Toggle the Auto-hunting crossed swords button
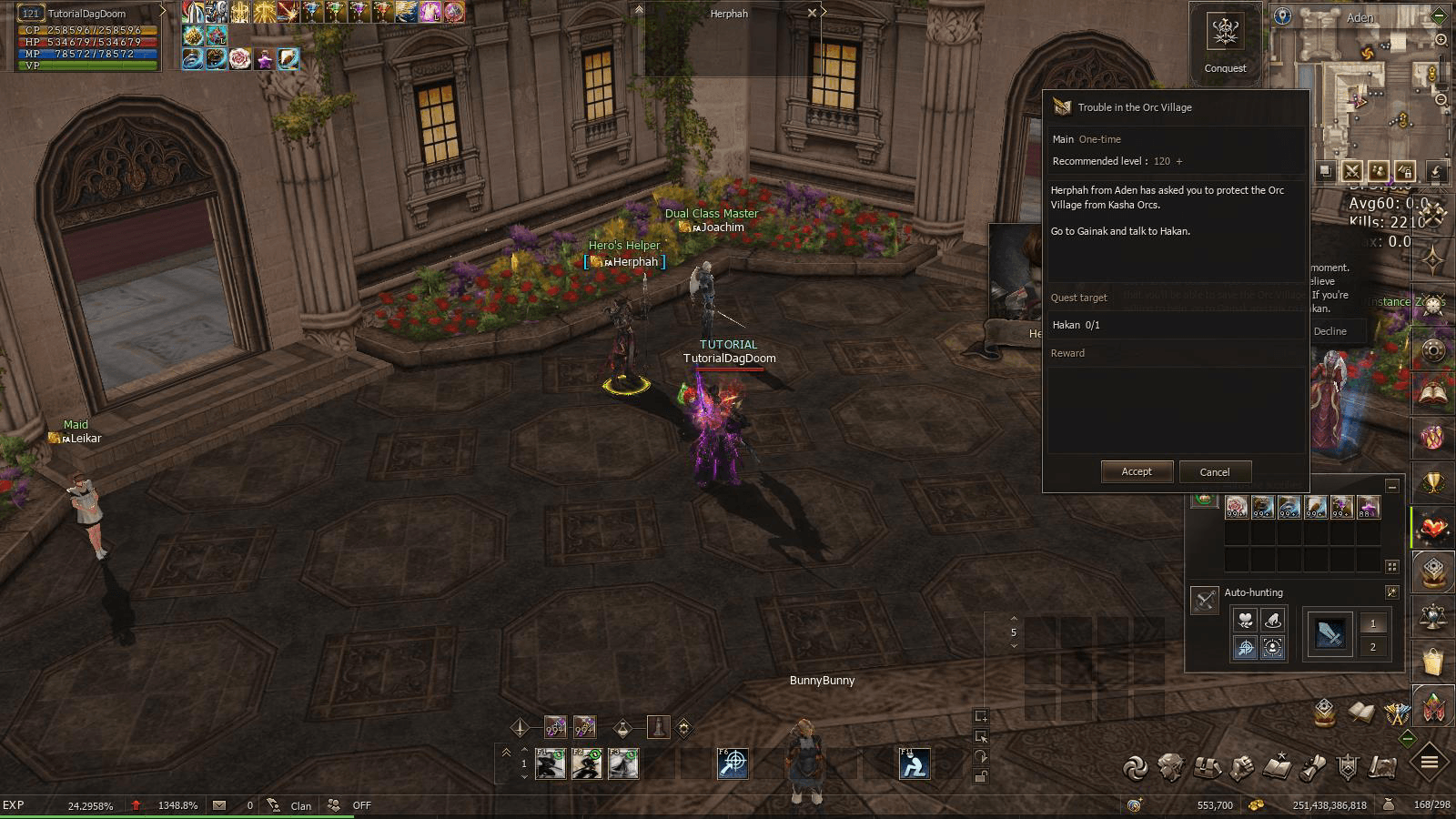 click(1205, 600)
